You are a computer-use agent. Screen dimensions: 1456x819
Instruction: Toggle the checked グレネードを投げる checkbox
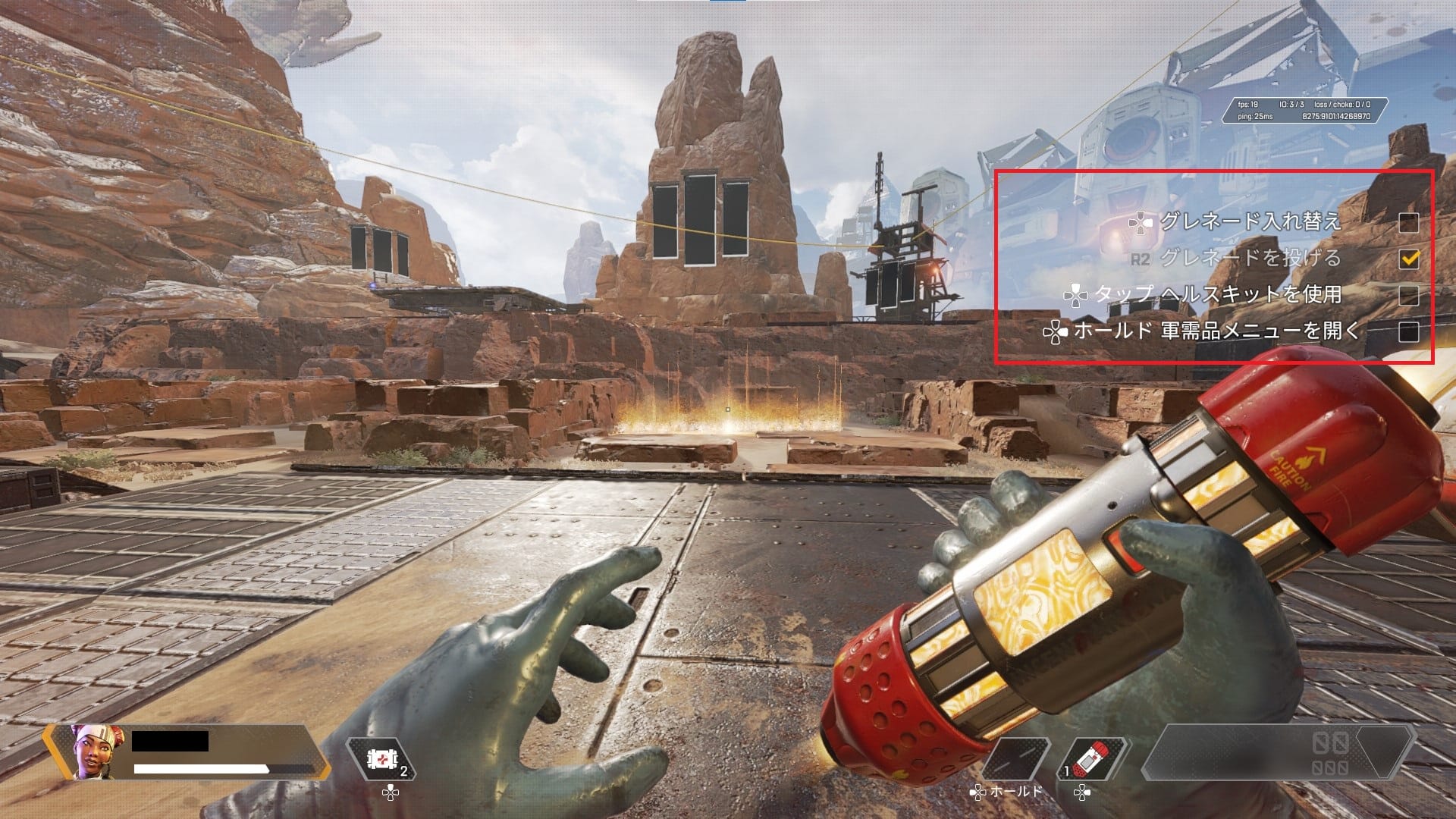[x=1408, y=259]
